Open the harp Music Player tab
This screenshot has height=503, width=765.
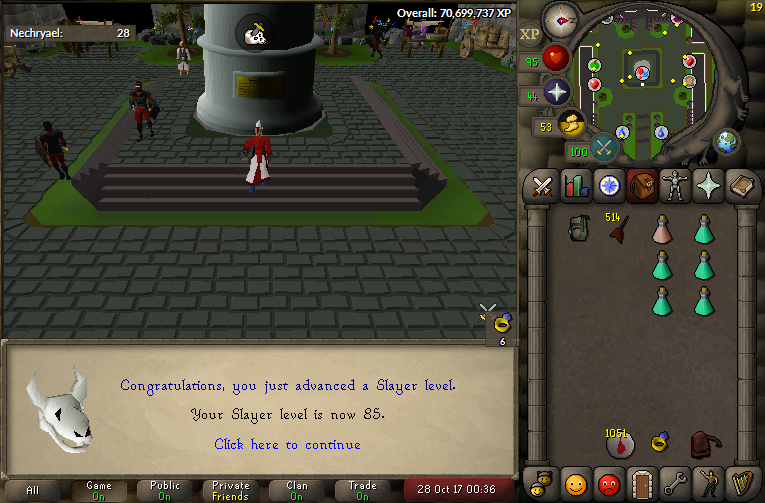coord(742,483)
